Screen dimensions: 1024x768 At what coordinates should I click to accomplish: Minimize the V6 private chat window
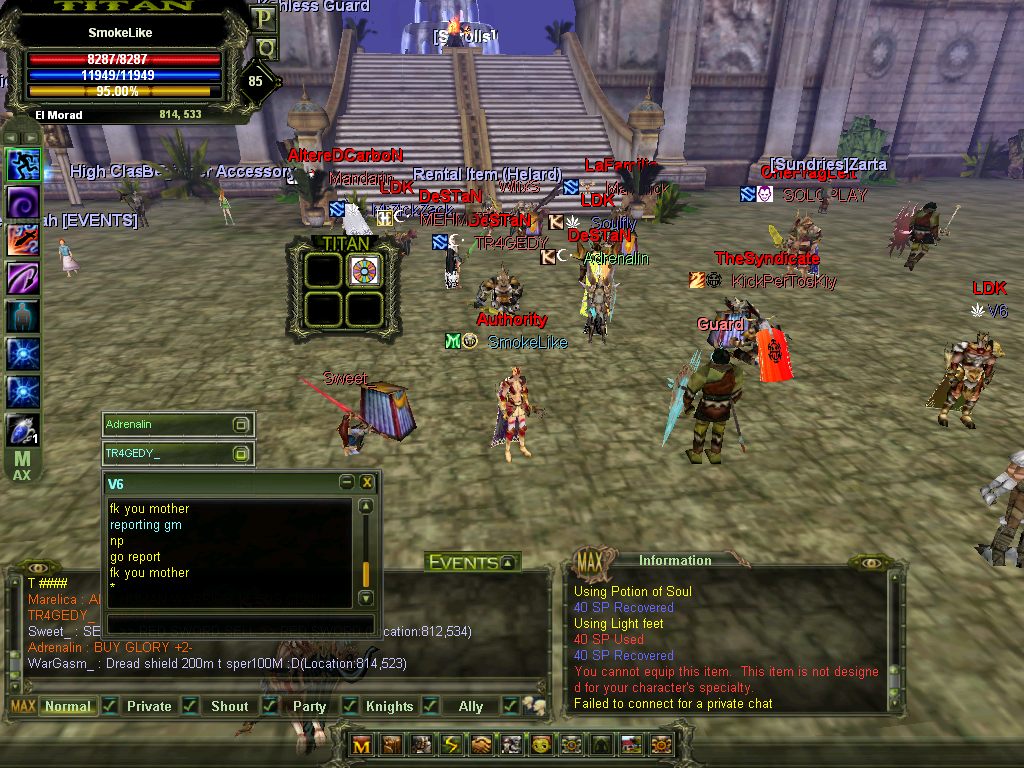[346, 483]
